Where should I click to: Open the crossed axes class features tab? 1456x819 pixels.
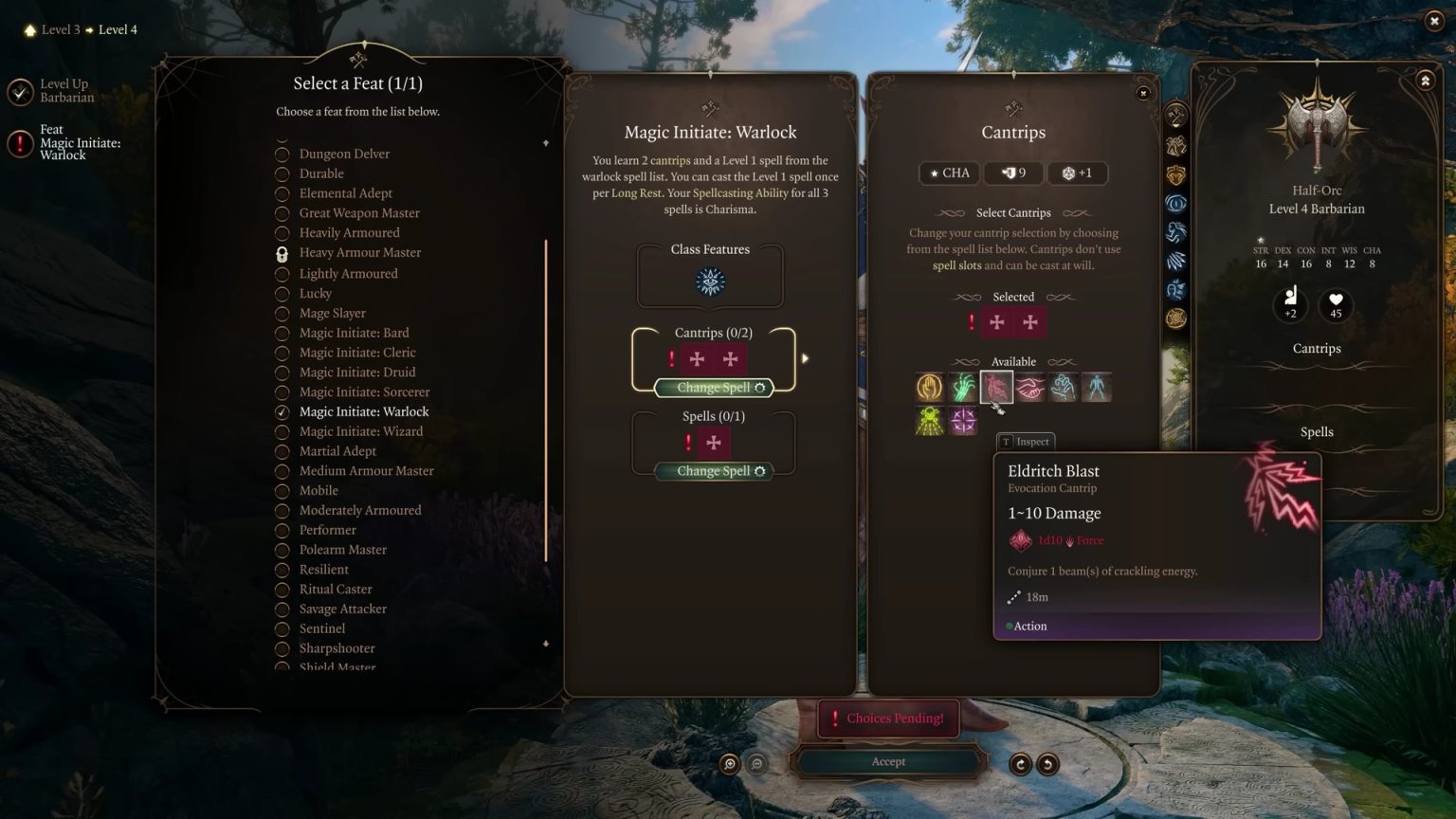(1175, 115)
